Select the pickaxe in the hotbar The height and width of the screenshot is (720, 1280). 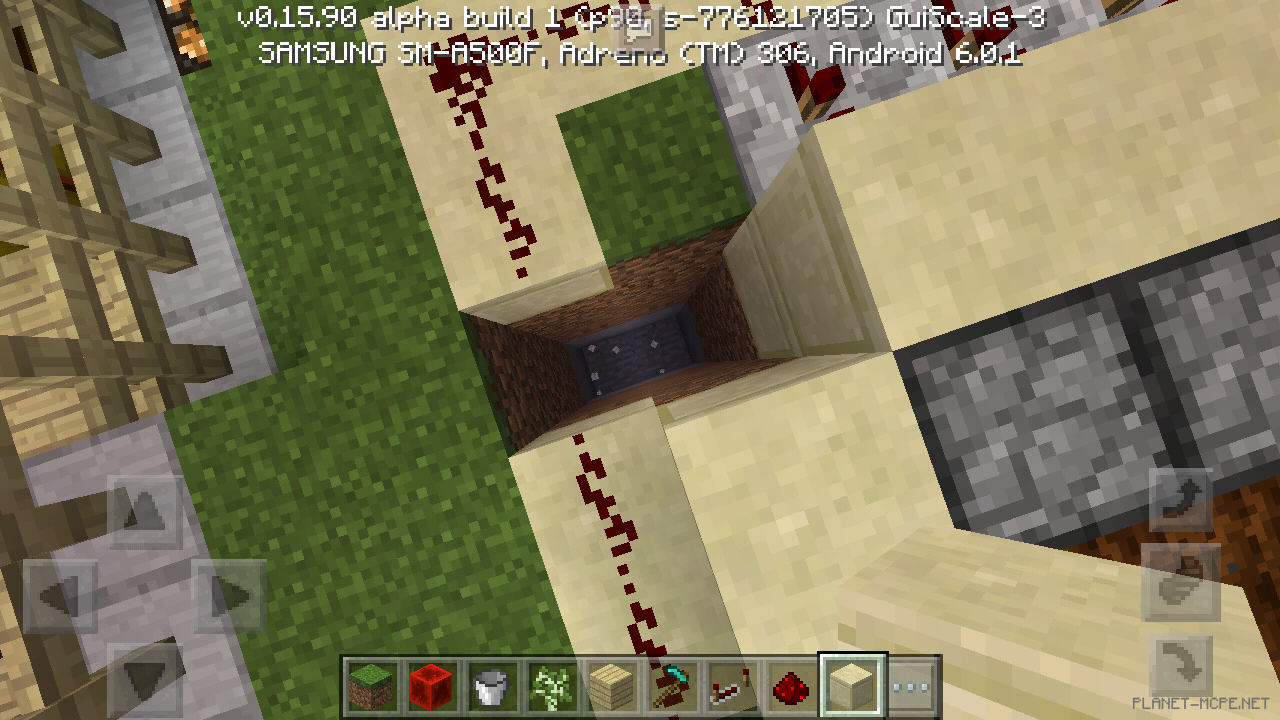pyautogui.click(x=670, y=684)
